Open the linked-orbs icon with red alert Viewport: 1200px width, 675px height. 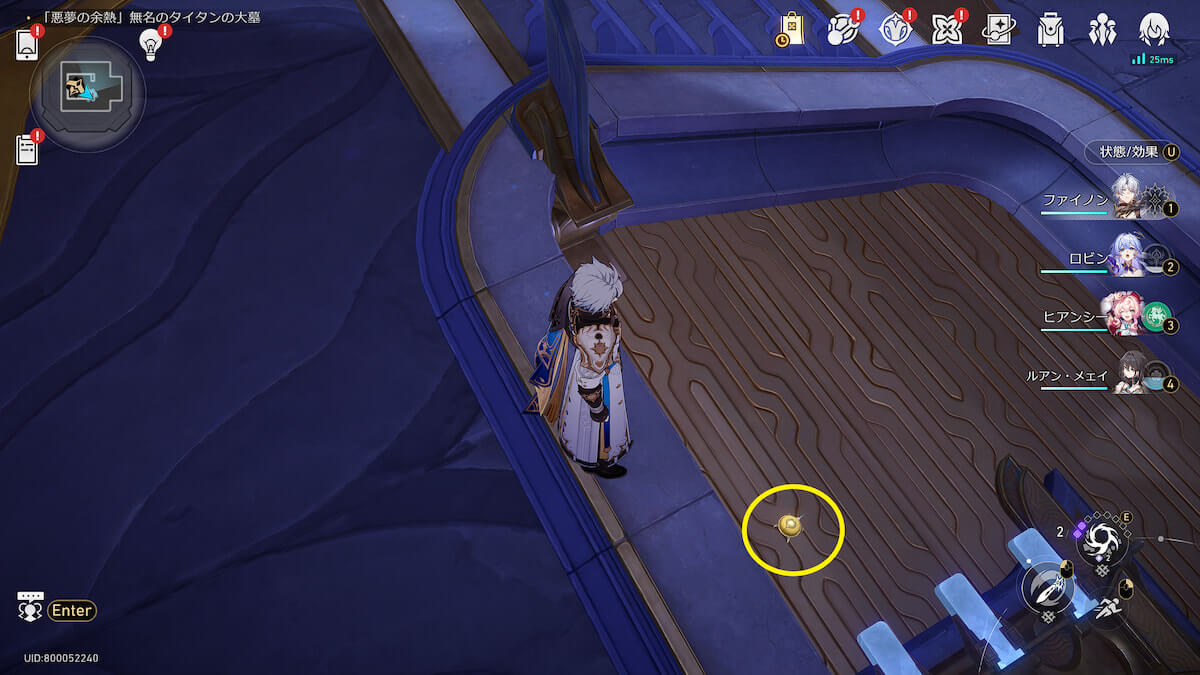842,30
